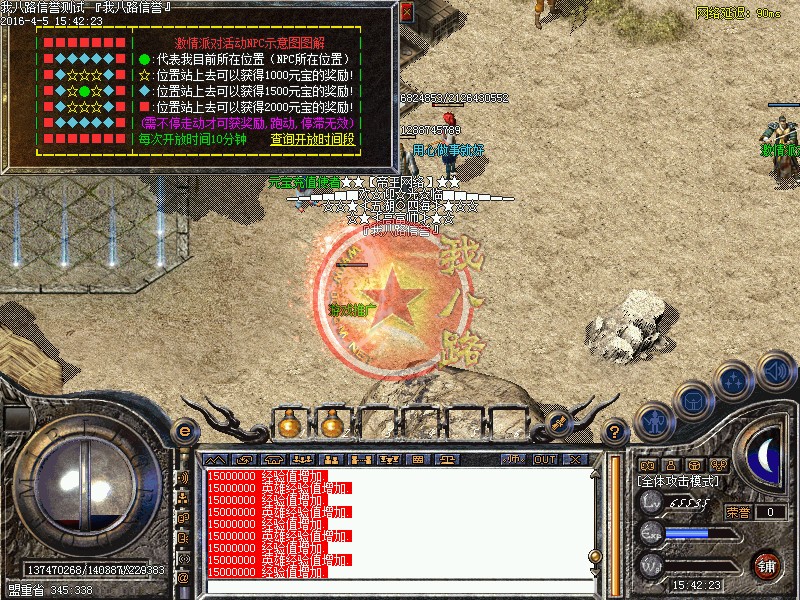The image size is (800, 600).
Task: Open the question mark help button
Action: point(614,432)
